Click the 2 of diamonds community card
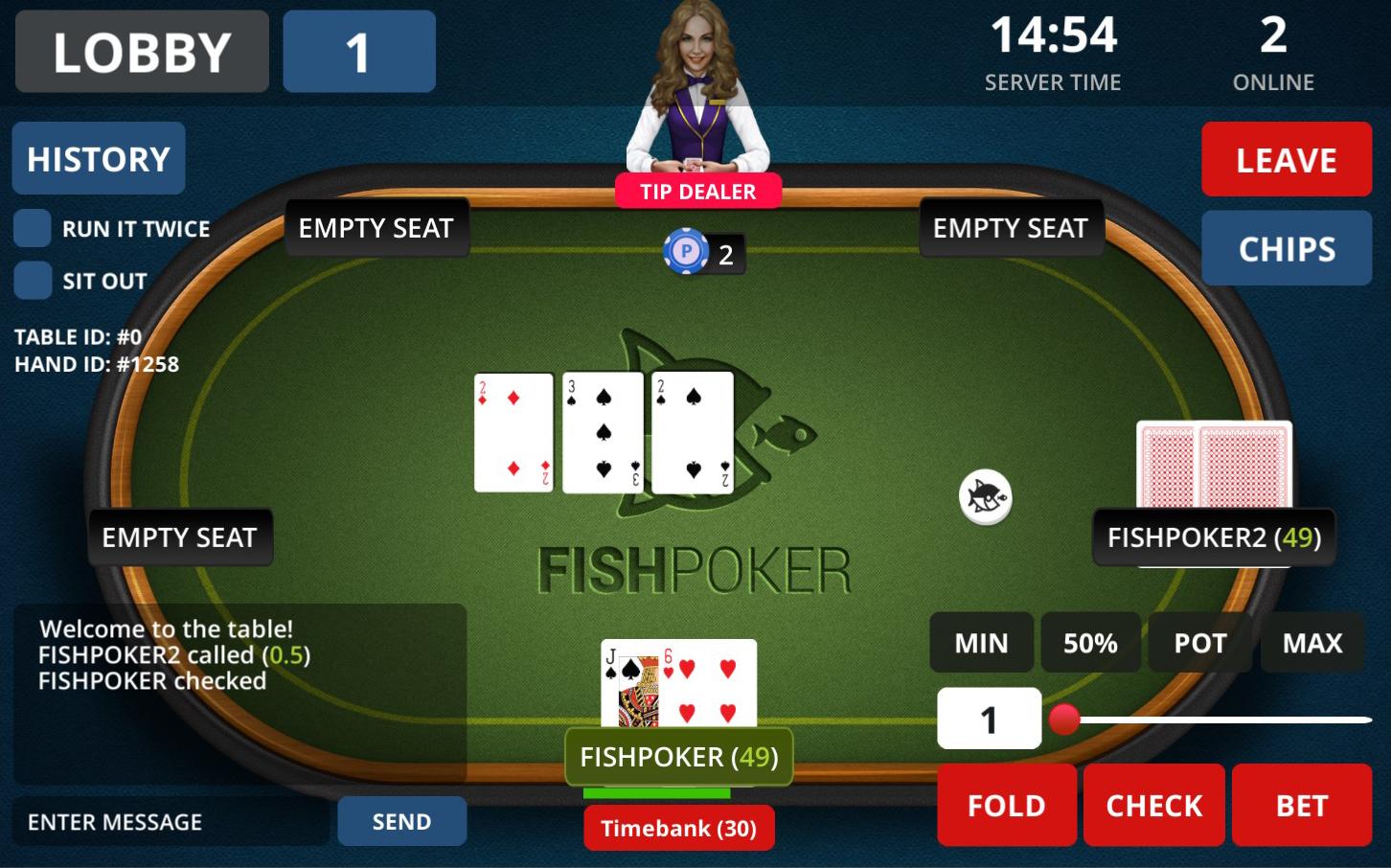The image size is (1391, 868). (x=513, y=430)
